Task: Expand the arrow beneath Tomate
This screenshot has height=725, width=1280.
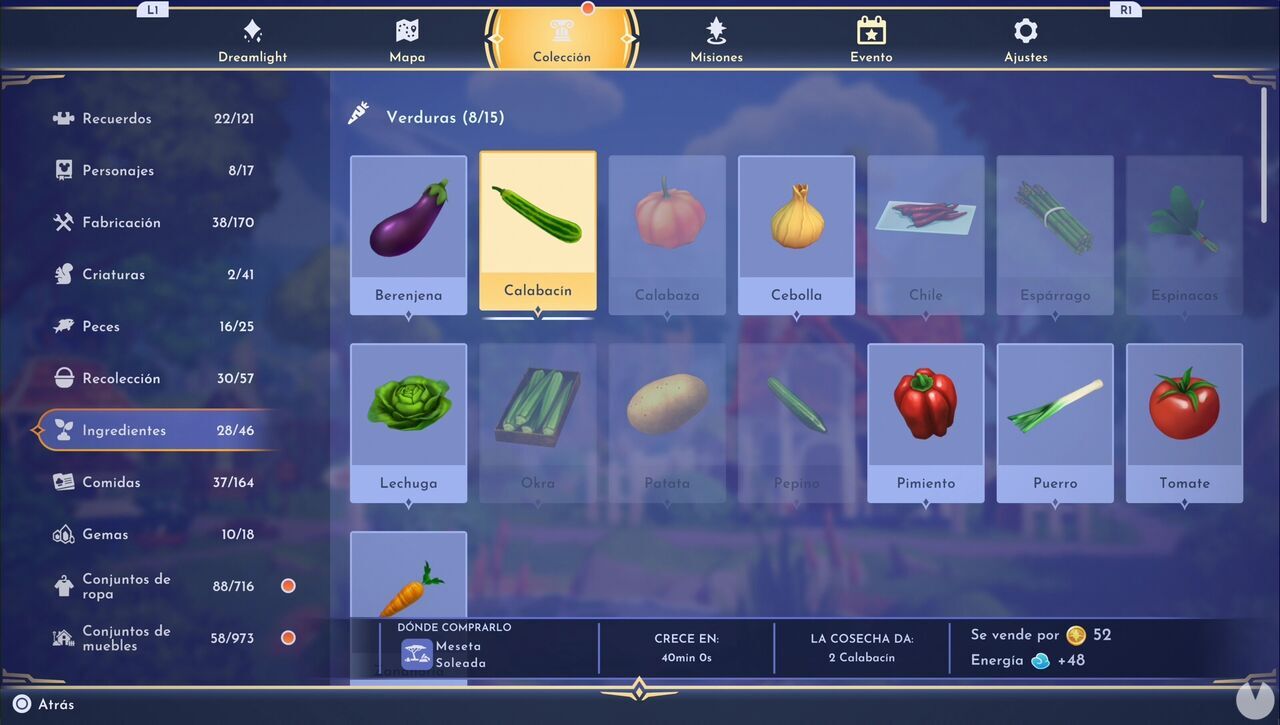Action: coord(1184,504)
